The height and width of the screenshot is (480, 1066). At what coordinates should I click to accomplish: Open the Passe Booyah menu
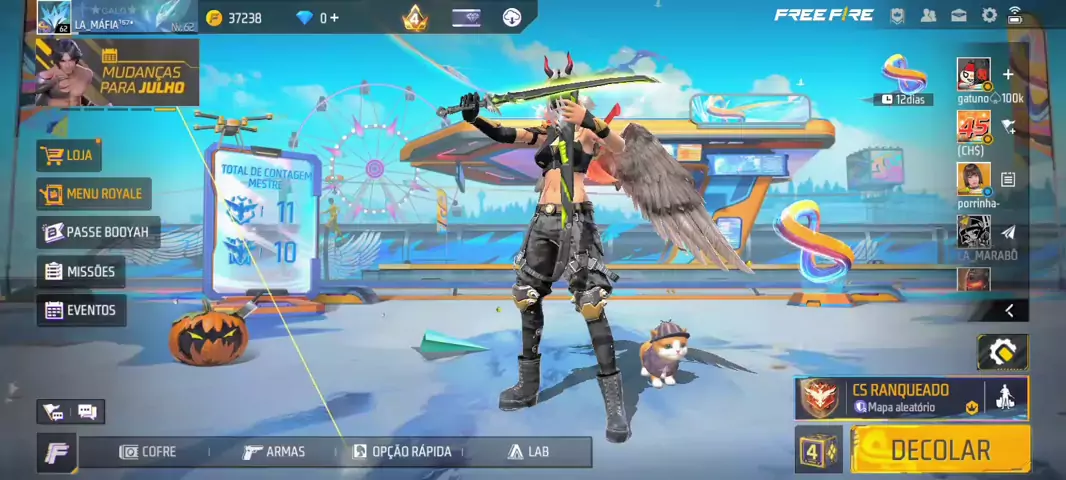[x=97, y=232]
